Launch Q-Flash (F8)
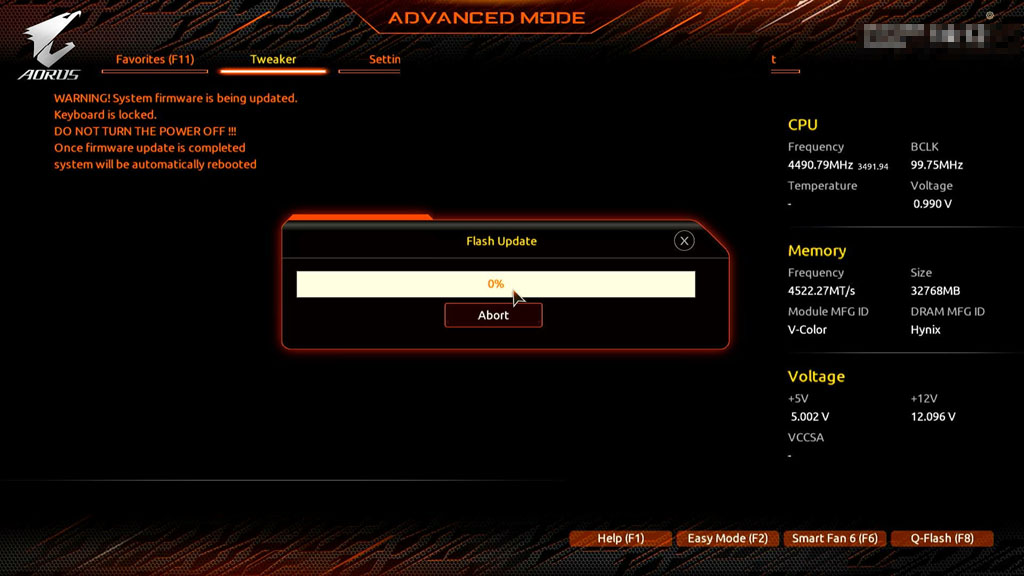 tap(941, 538)
